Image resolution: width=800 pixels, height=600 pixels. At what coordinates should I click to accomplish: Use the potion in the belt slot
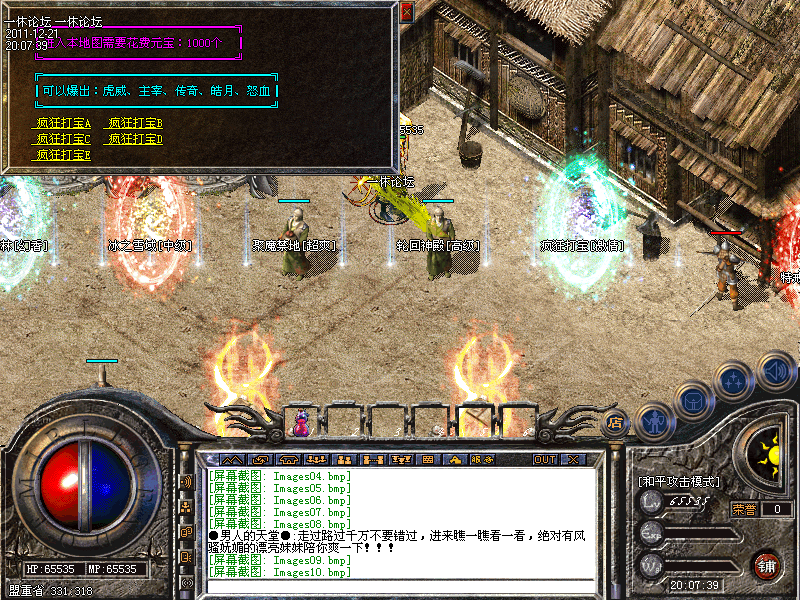click(300, 422)
